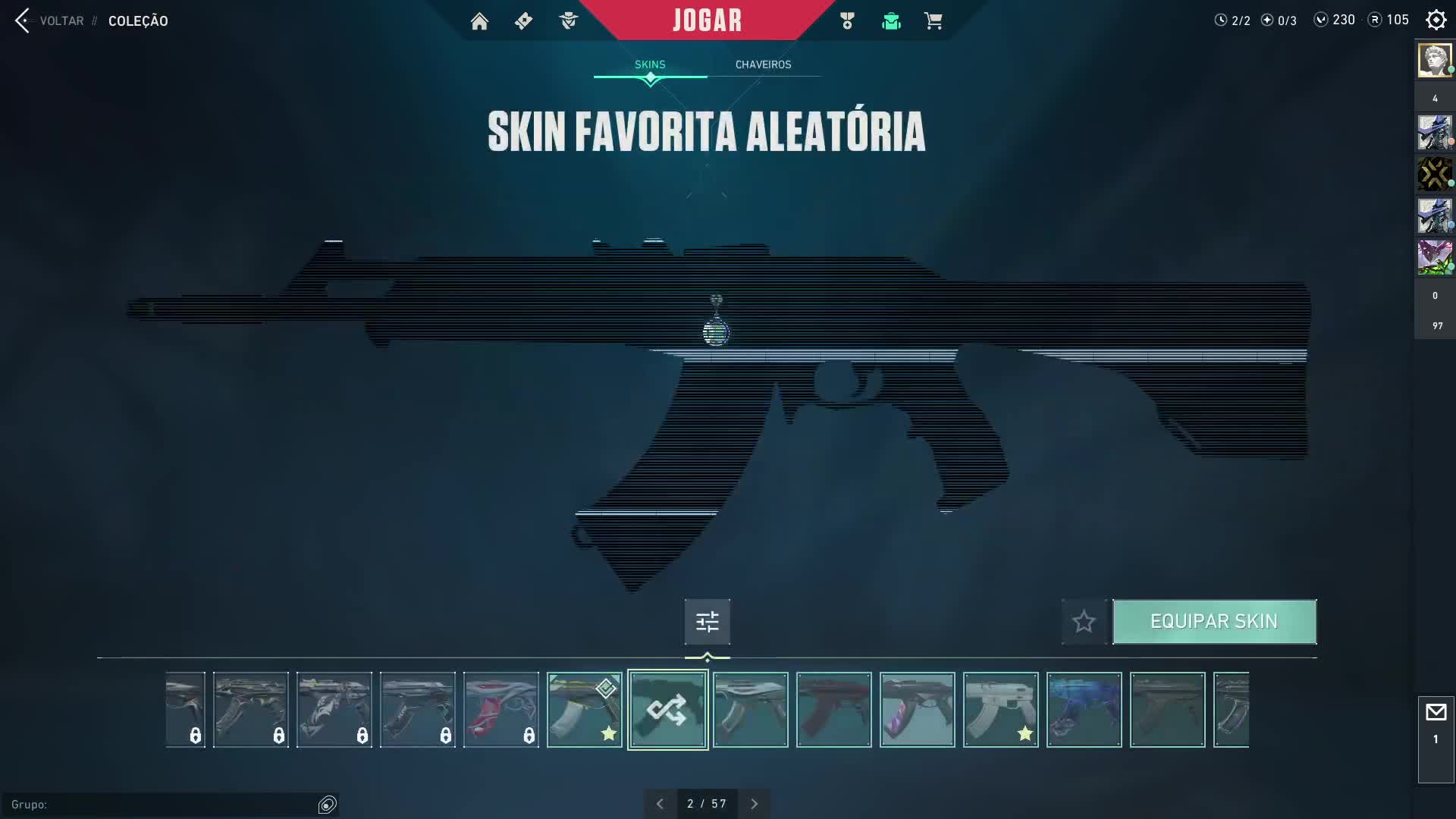Go to the previous skin page
This screenshot has height=819, width=1456.
point(660,804)
